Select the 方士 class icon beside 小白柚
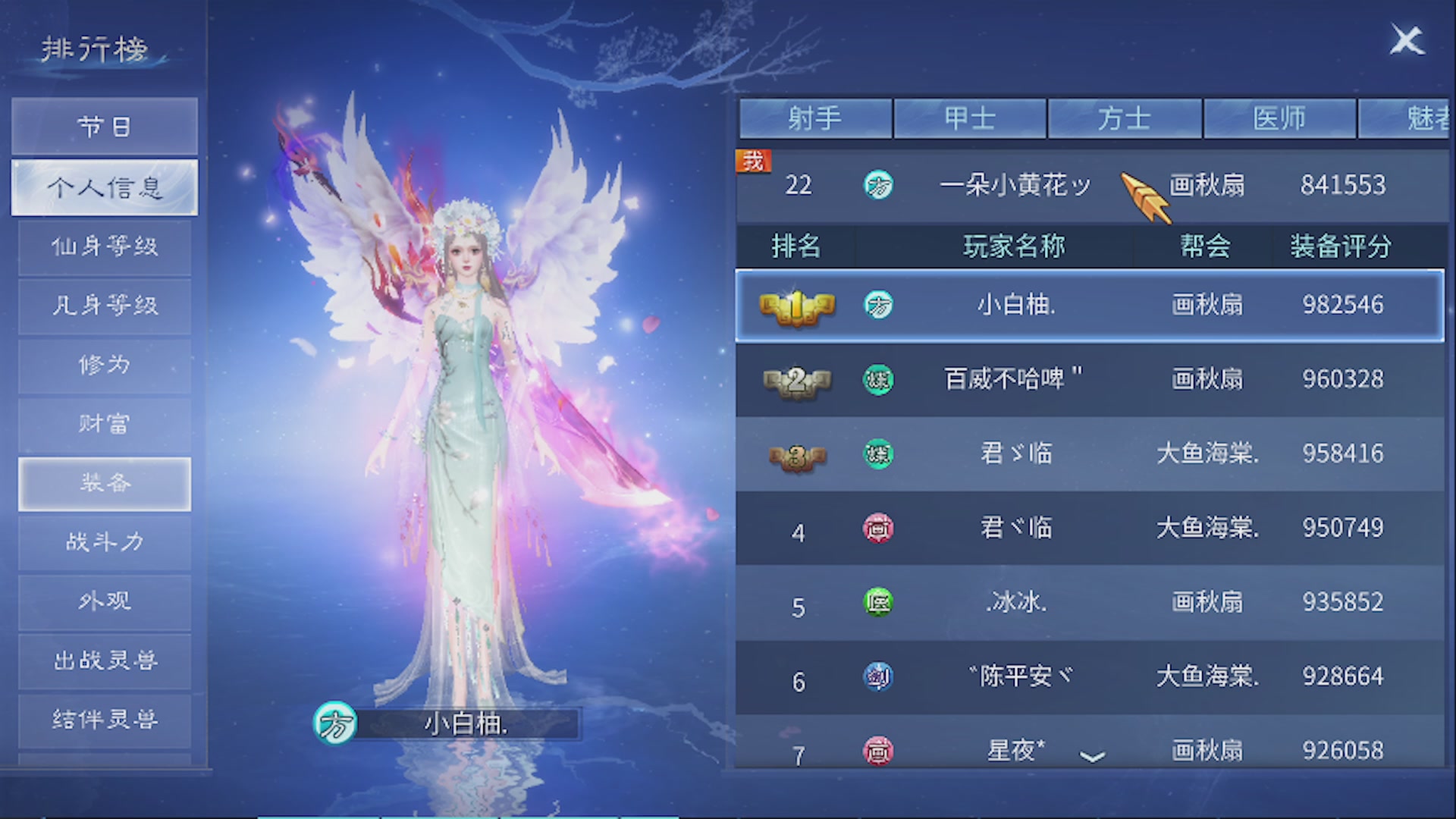 pos(877,306)
